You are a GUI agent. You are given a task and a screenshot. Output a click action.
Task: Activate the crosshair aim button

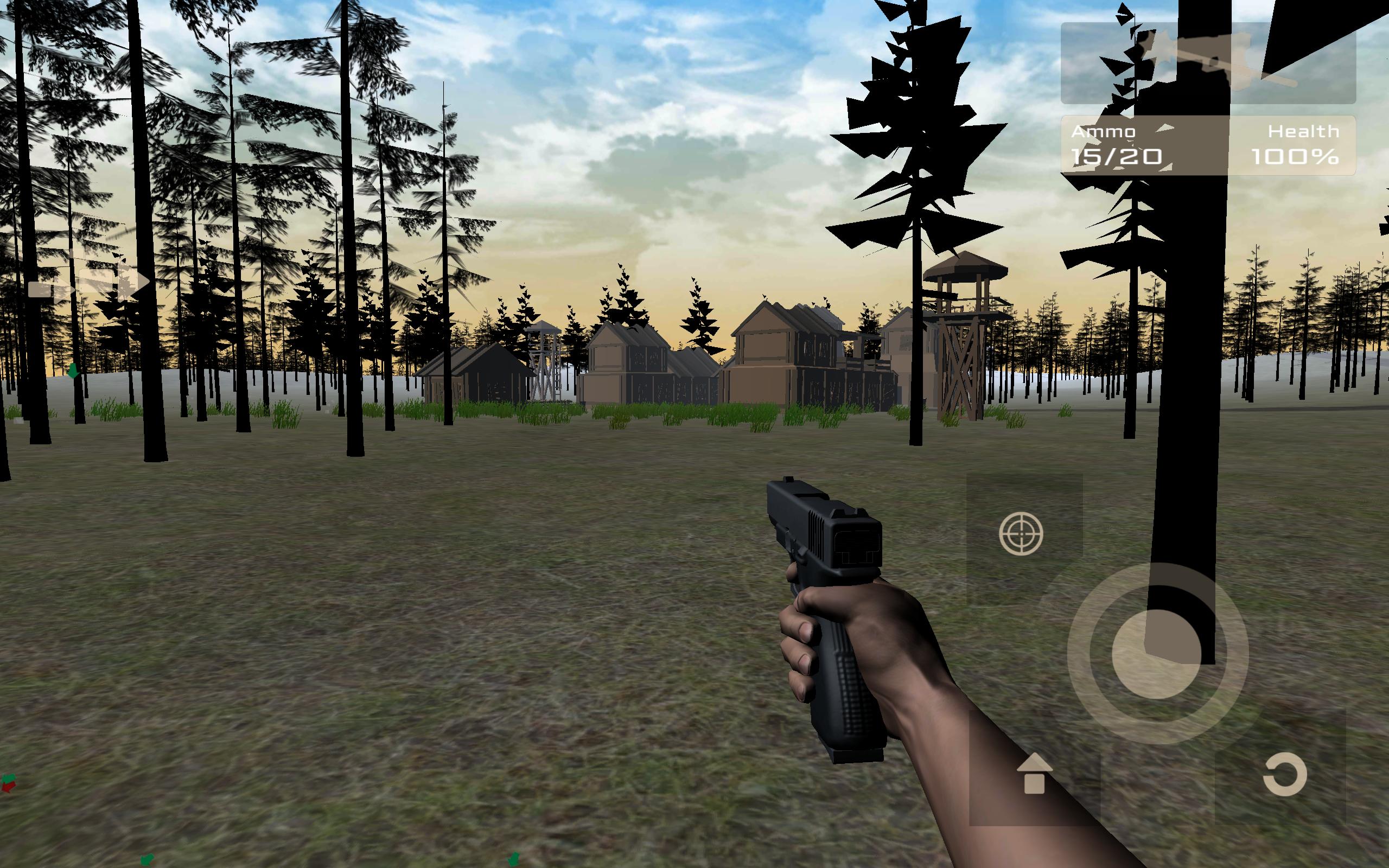click(1021, 534)
